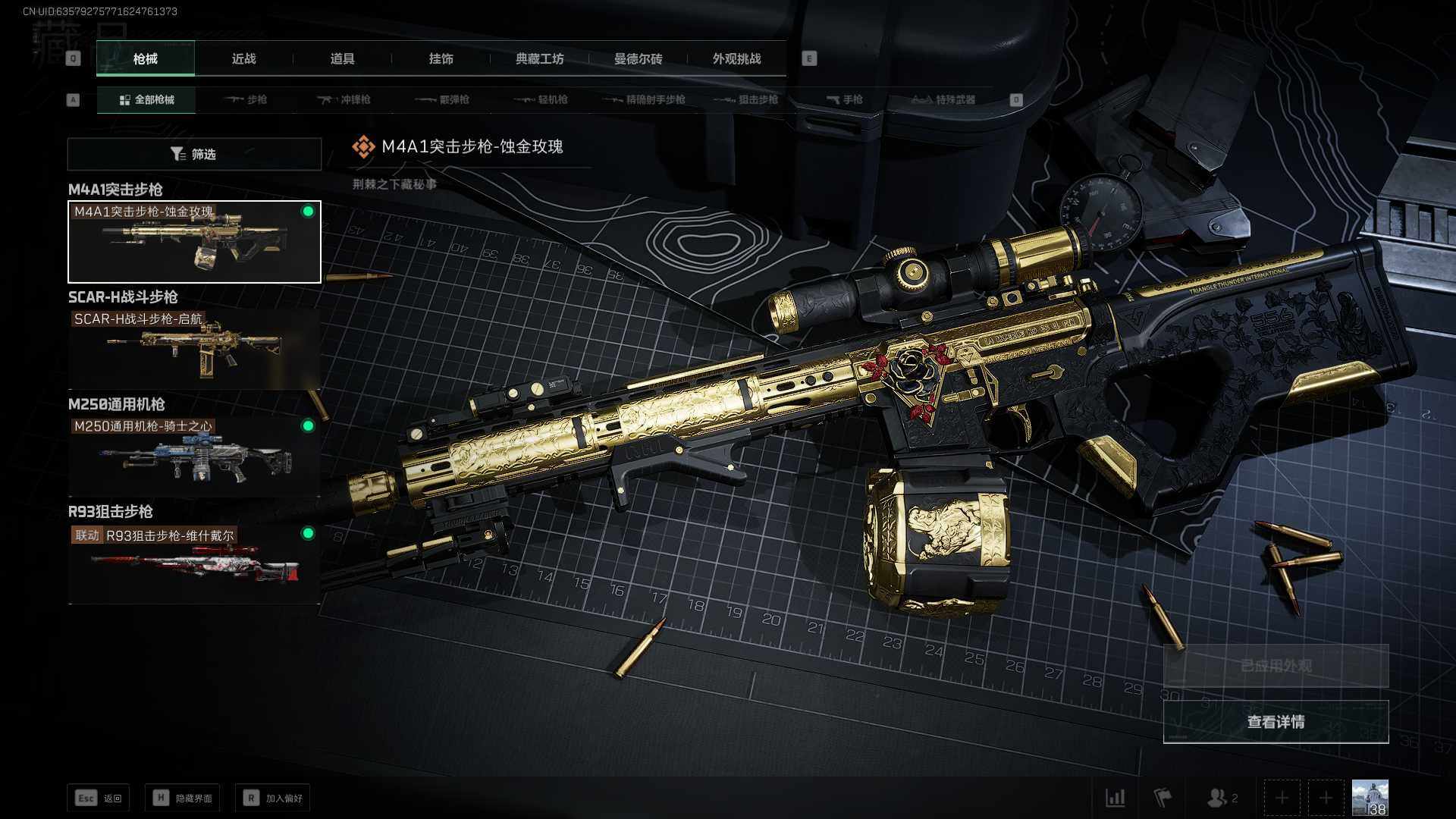Choose the SCAR-H 启航 skin

pyautogui.click(x=194, y=350)
